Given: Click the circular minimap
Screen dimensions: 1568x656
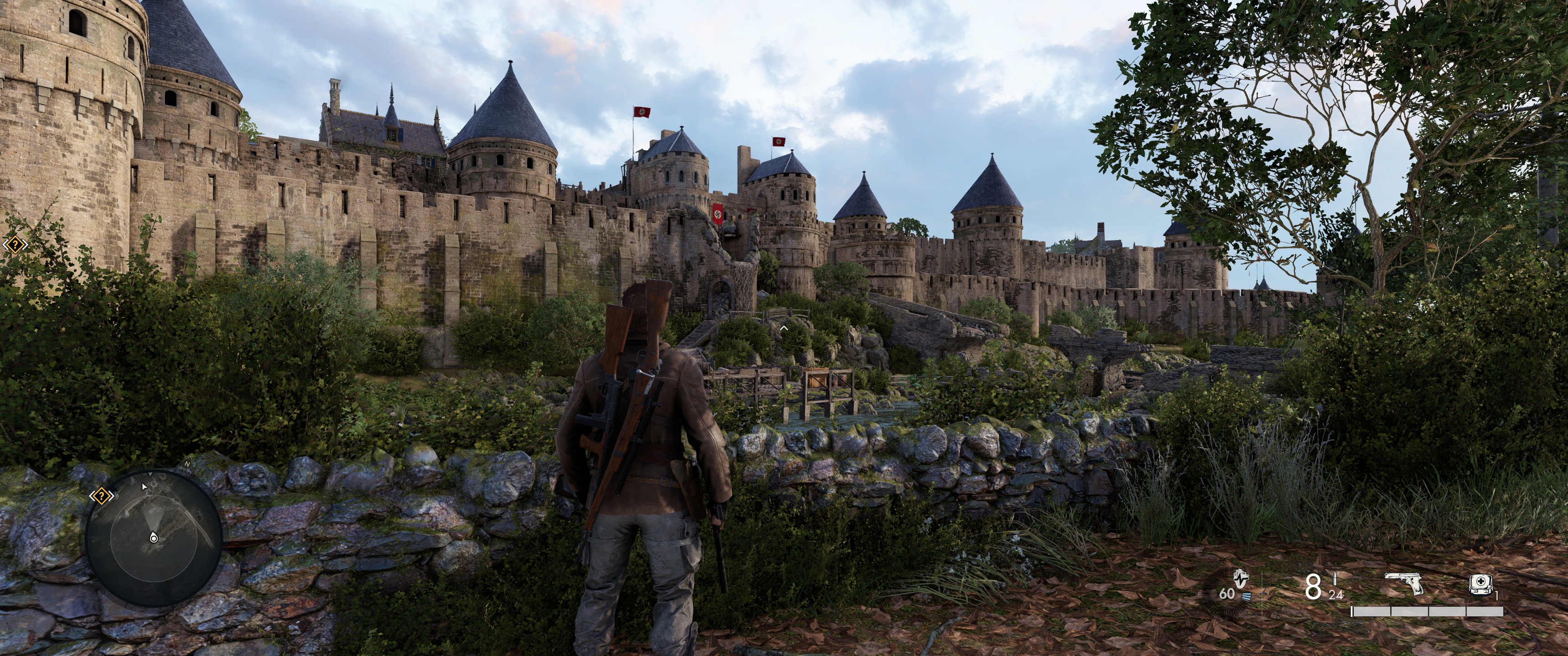Looking at the screenshot, I should coord(154,536).
